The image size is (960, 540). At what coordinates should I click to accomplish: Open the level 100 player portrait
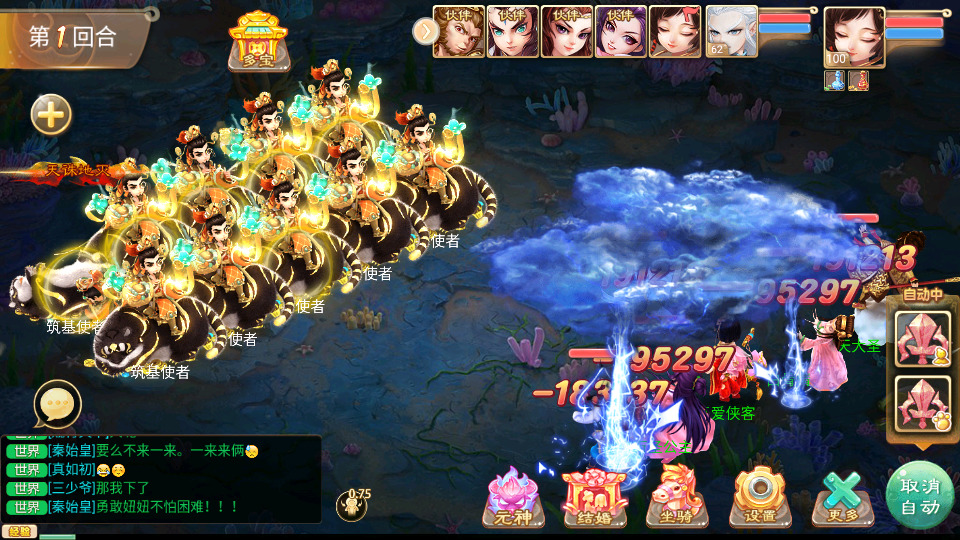click(x=854, y=37)
